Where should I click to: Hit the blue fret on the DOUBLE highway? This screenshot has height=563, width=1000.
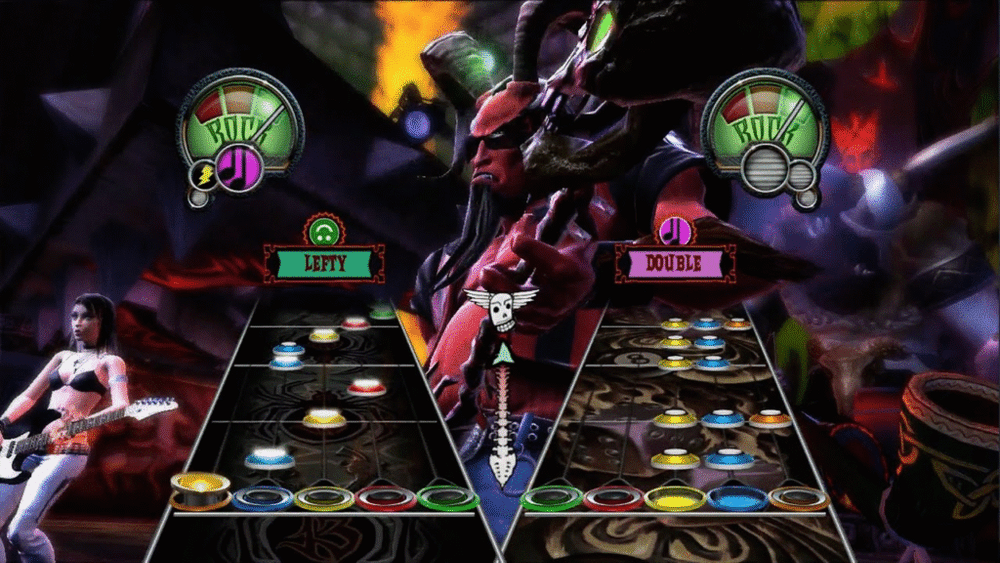tap(737, 497)
